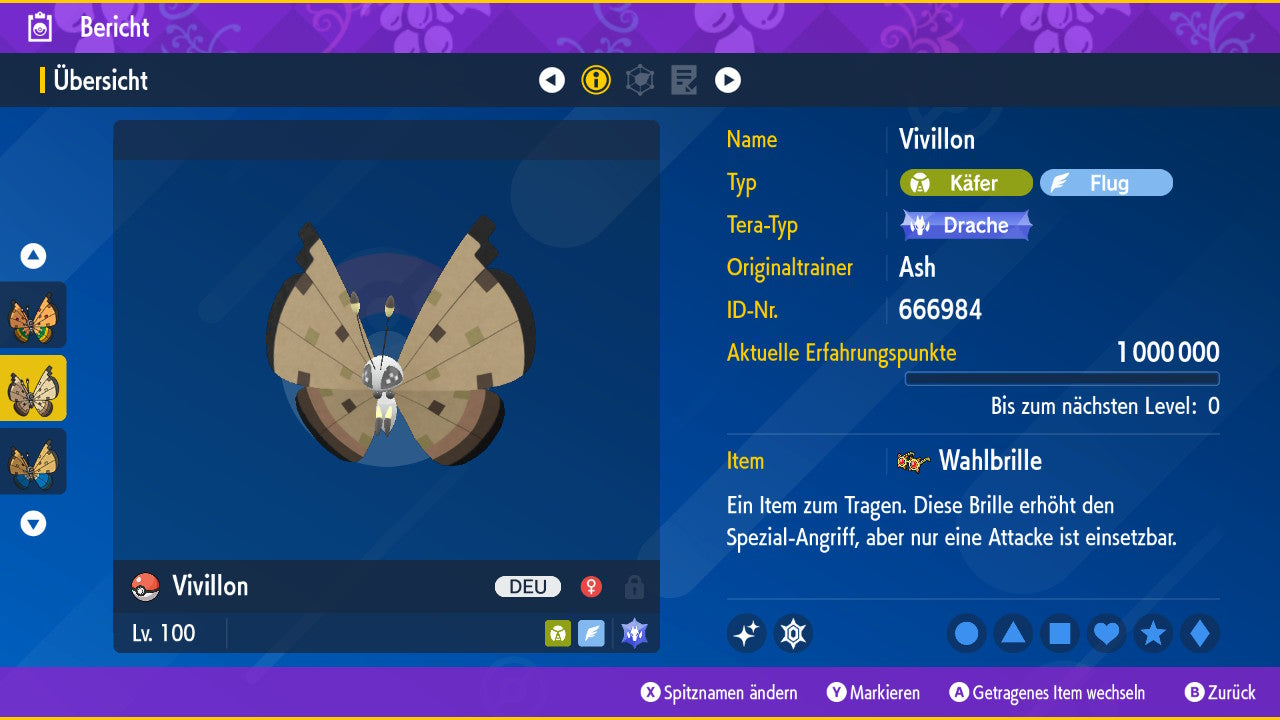Viewport: 1280px width, 720px height.
Task: Switch to the hexagon stats tab
Action: [640, 80]
